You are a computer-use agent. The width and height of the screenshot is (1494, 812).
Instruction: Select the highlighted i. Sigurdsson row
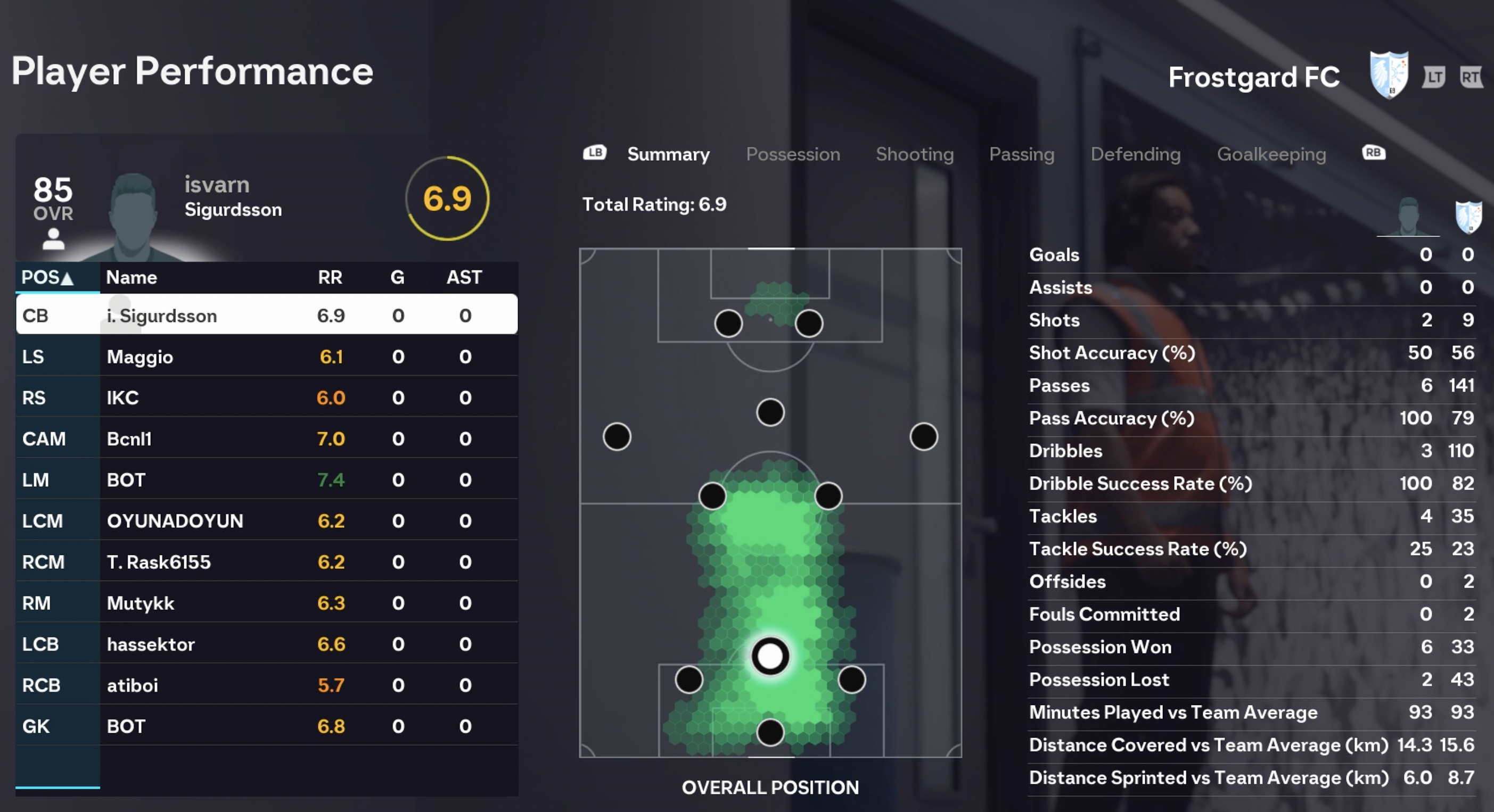point(267,316)
